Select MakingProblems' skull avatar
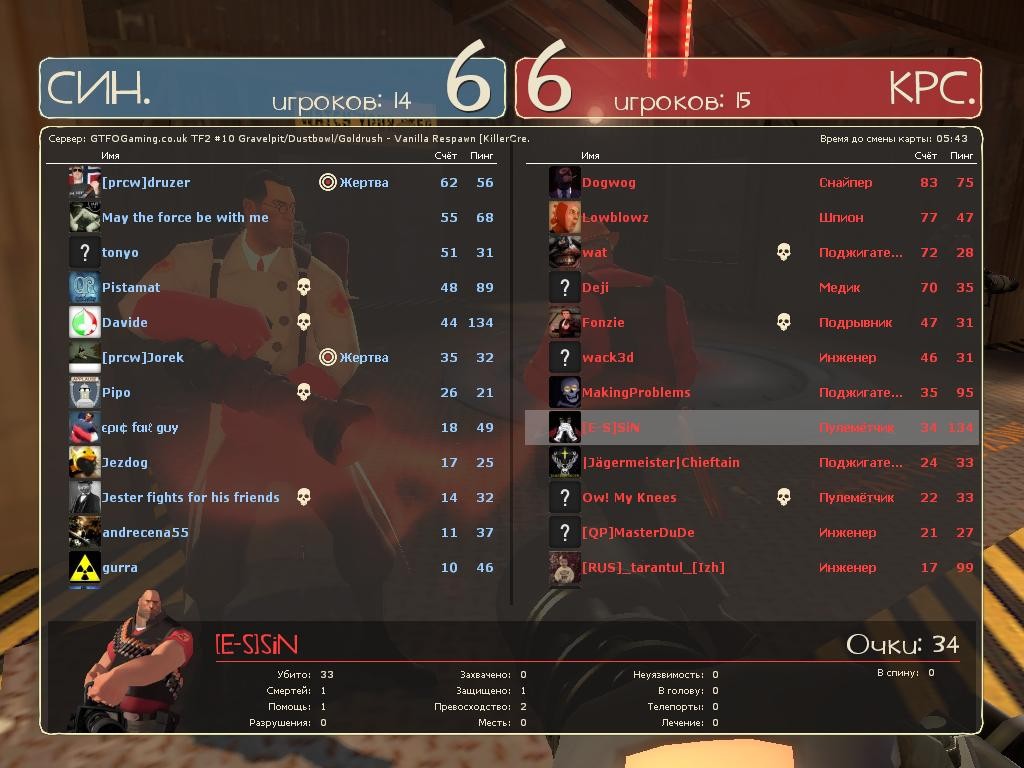Screen dimensions: 1024x768 click(565, 392)
